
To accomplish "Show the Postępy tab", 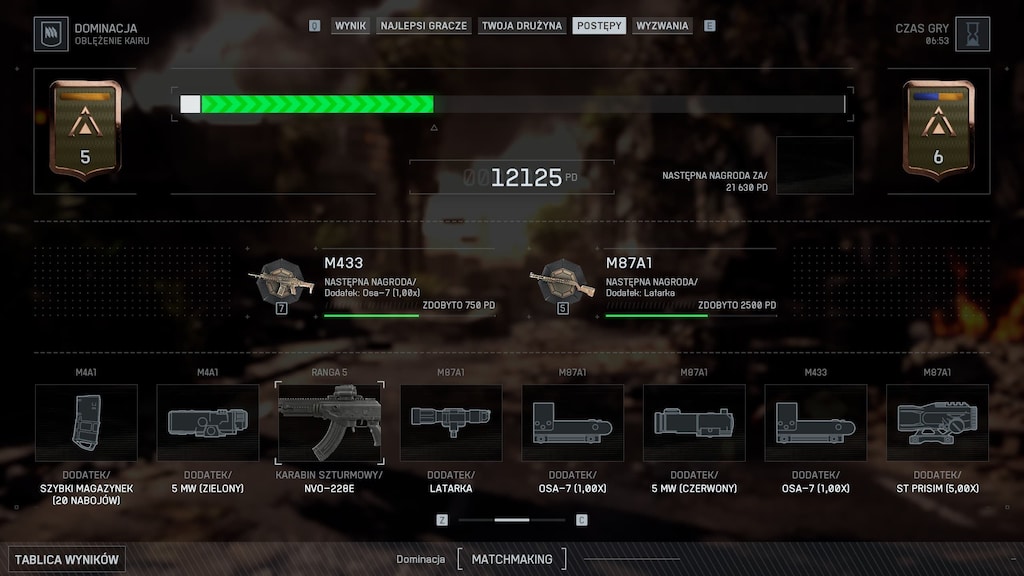I will (x=599, y=25).
